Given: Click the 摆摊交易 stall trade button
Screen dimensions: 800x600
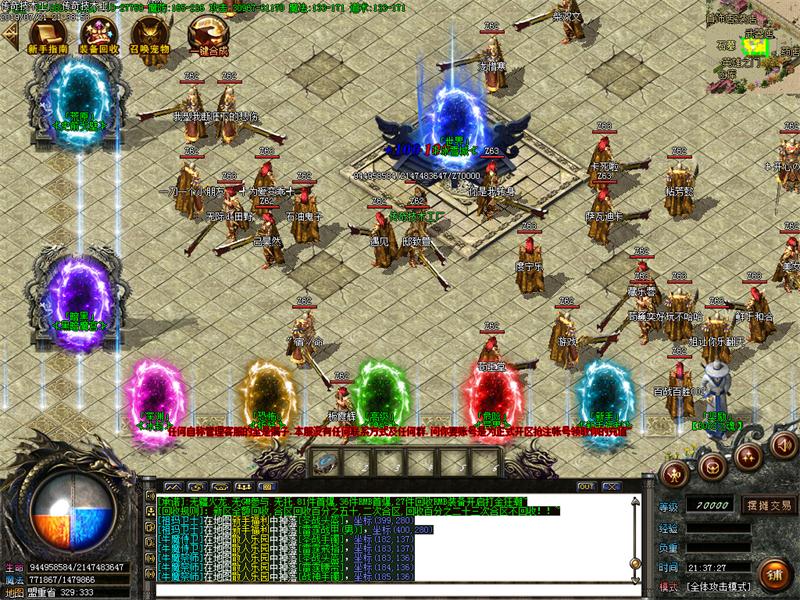Looking at the screenshot, I should point(768,505).
